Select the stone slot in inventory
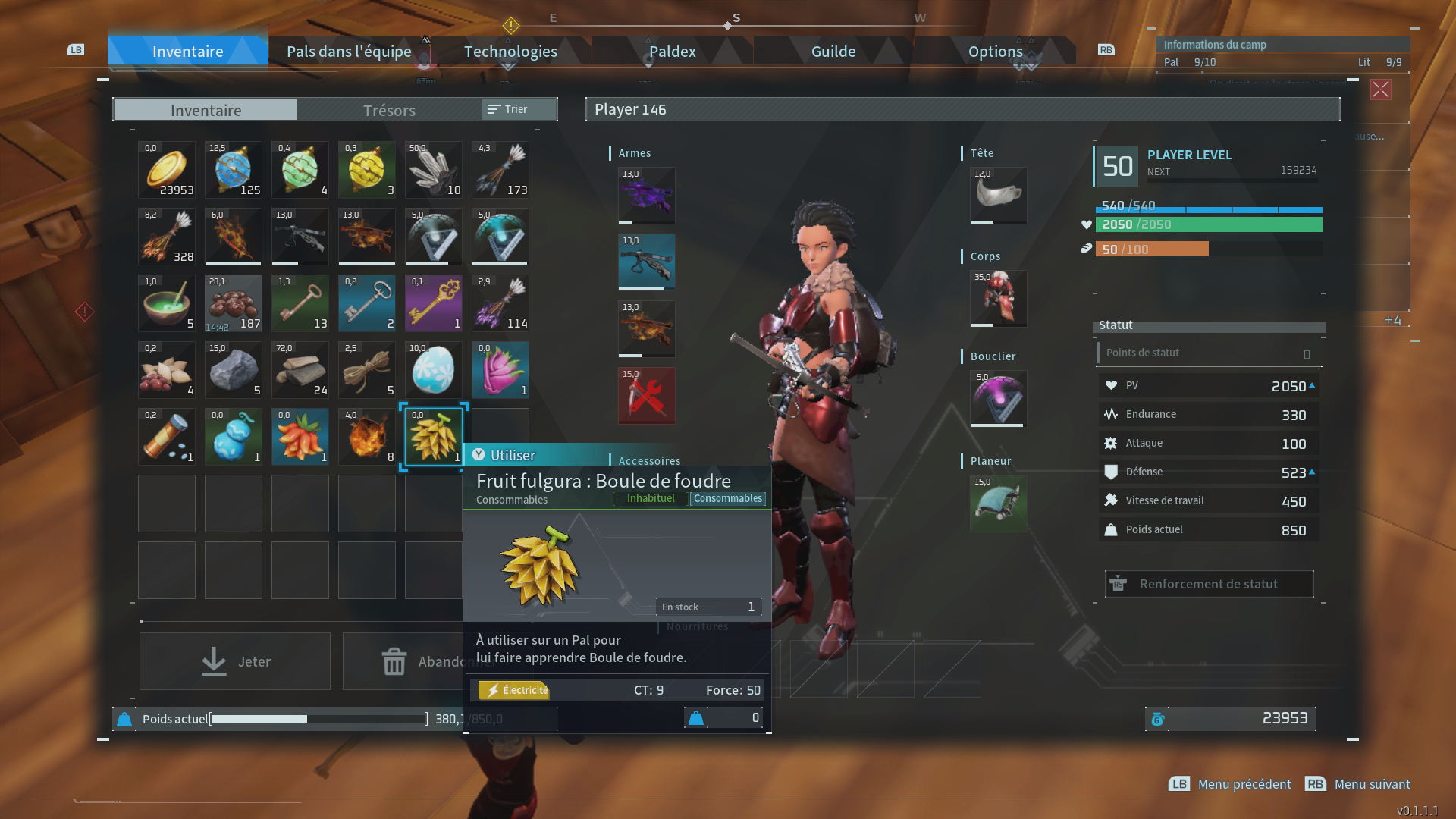1456x819 pixels. click(234, 370)
